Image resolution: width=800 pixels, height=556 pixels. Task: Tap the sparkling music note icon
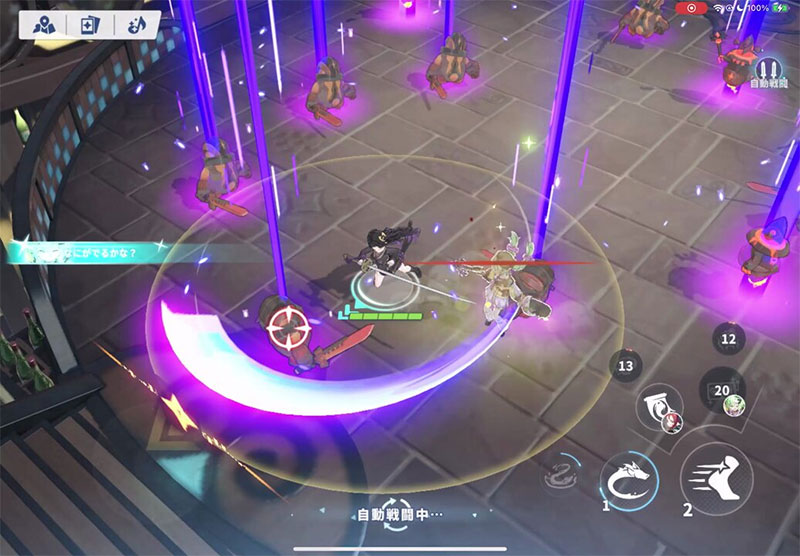coord(136,25)
